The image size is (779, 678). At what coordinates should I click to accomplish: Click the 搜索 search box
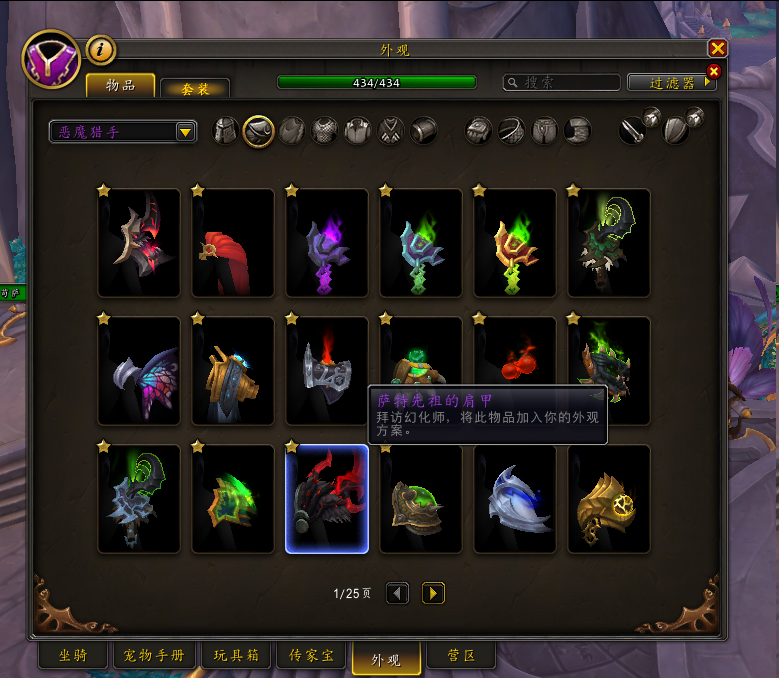tap(560, 83)
